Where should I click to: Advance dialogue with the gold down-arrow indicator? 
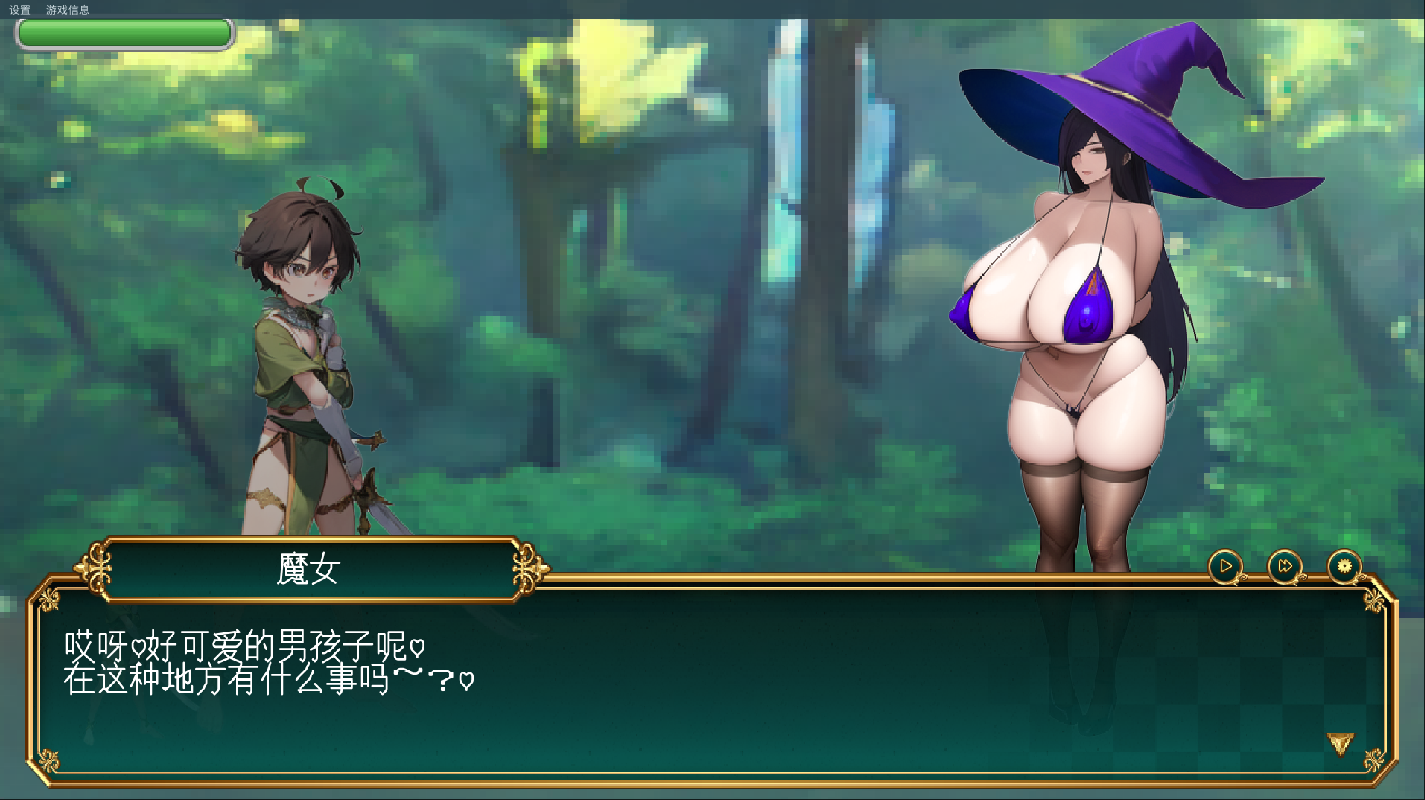click(1340, 743)
